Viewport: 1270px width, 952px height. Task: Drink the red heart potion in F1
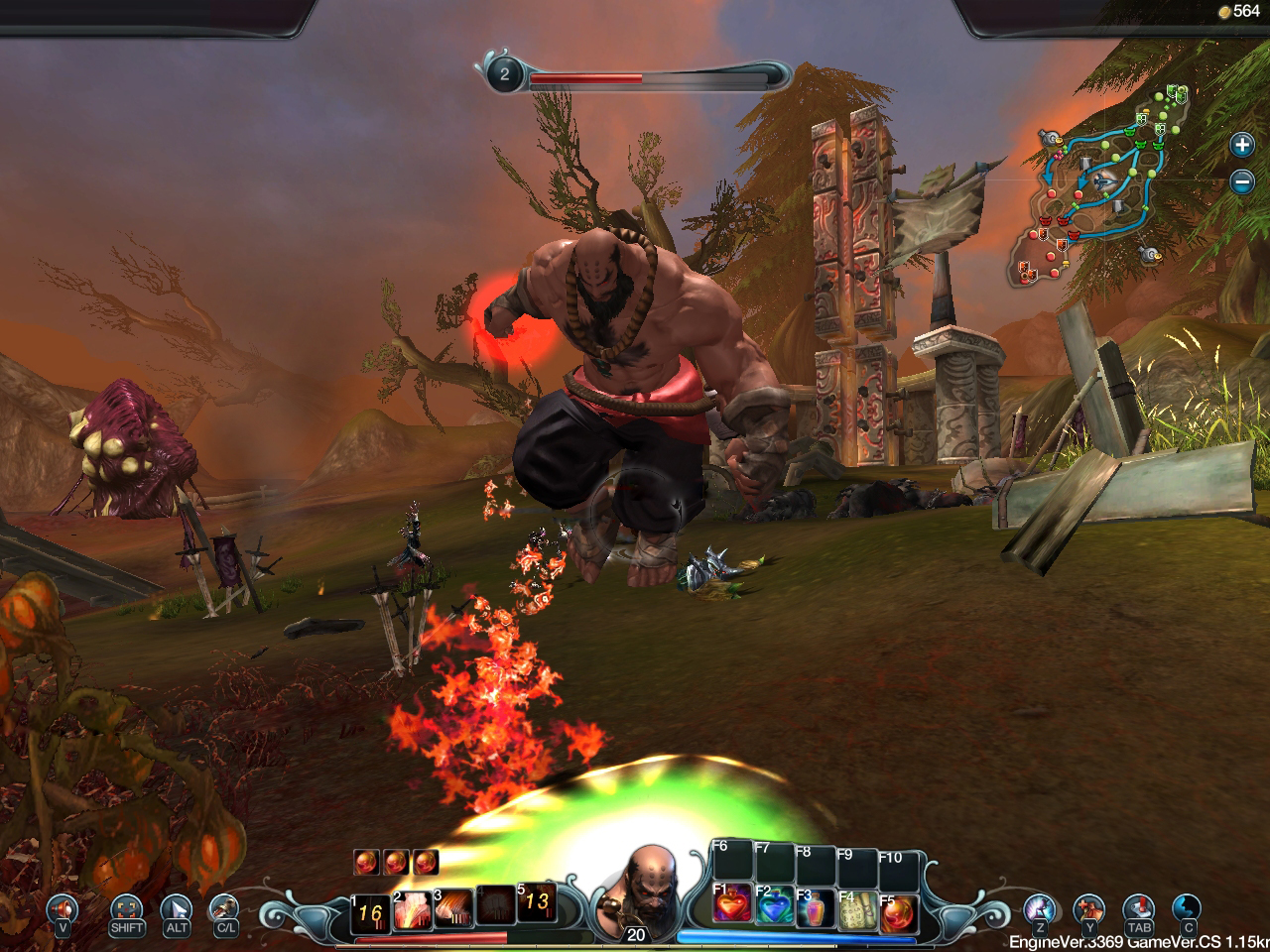(x=732, y=907)
